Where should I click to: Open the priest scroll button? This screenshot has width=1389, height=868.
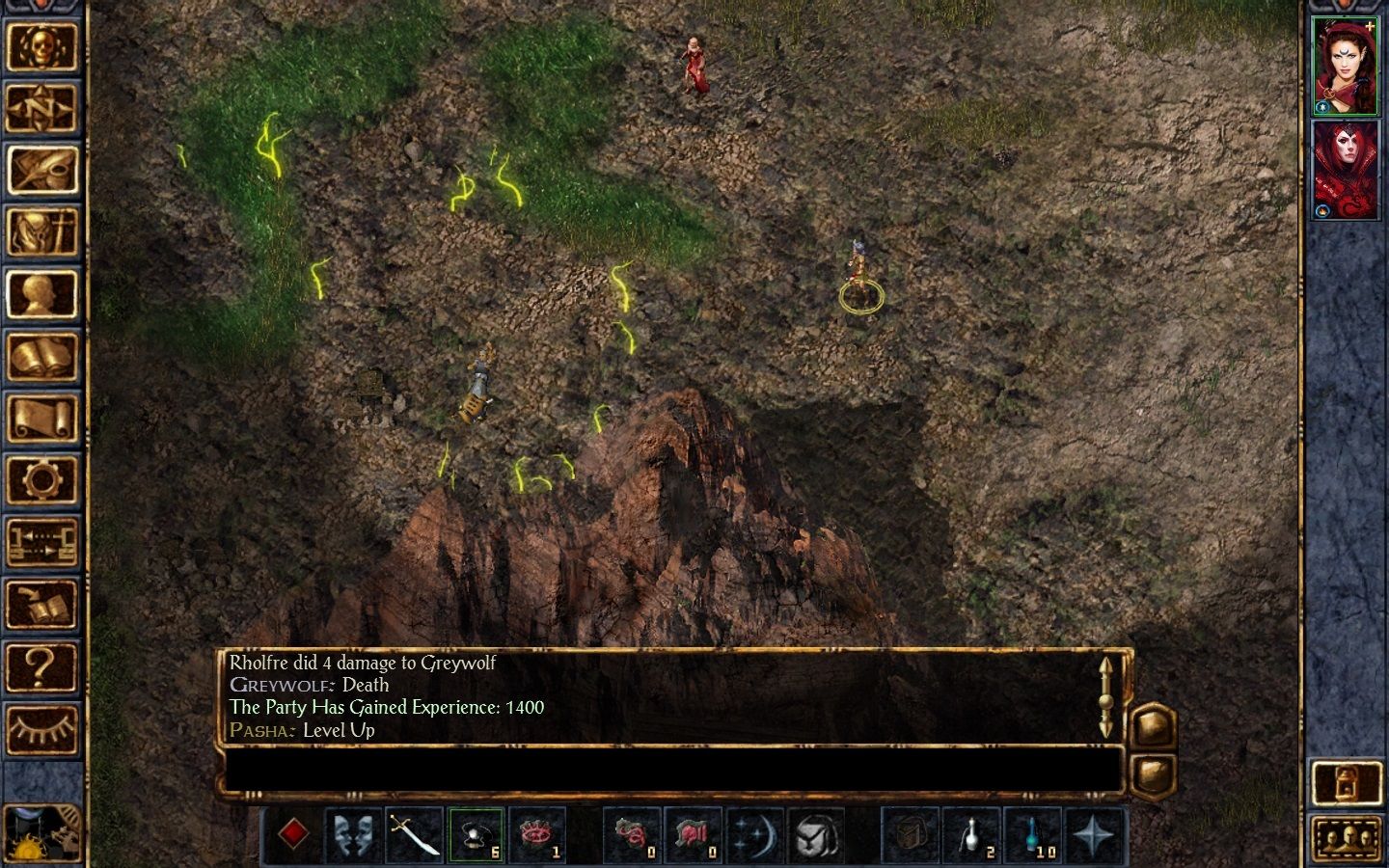[41, 419]
